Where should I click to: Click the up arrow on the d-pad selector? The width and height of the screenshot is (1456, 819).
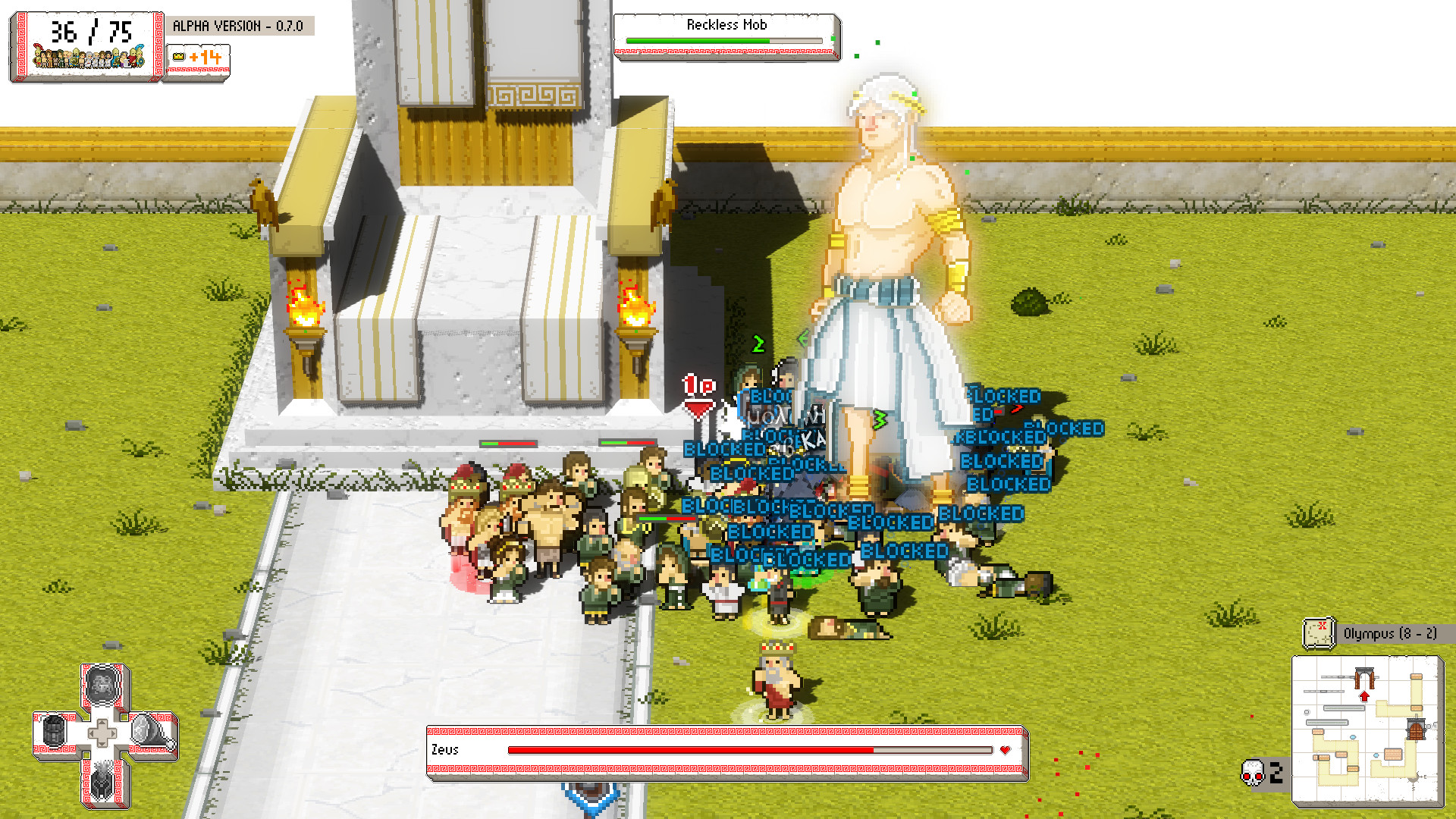point(102,721)
